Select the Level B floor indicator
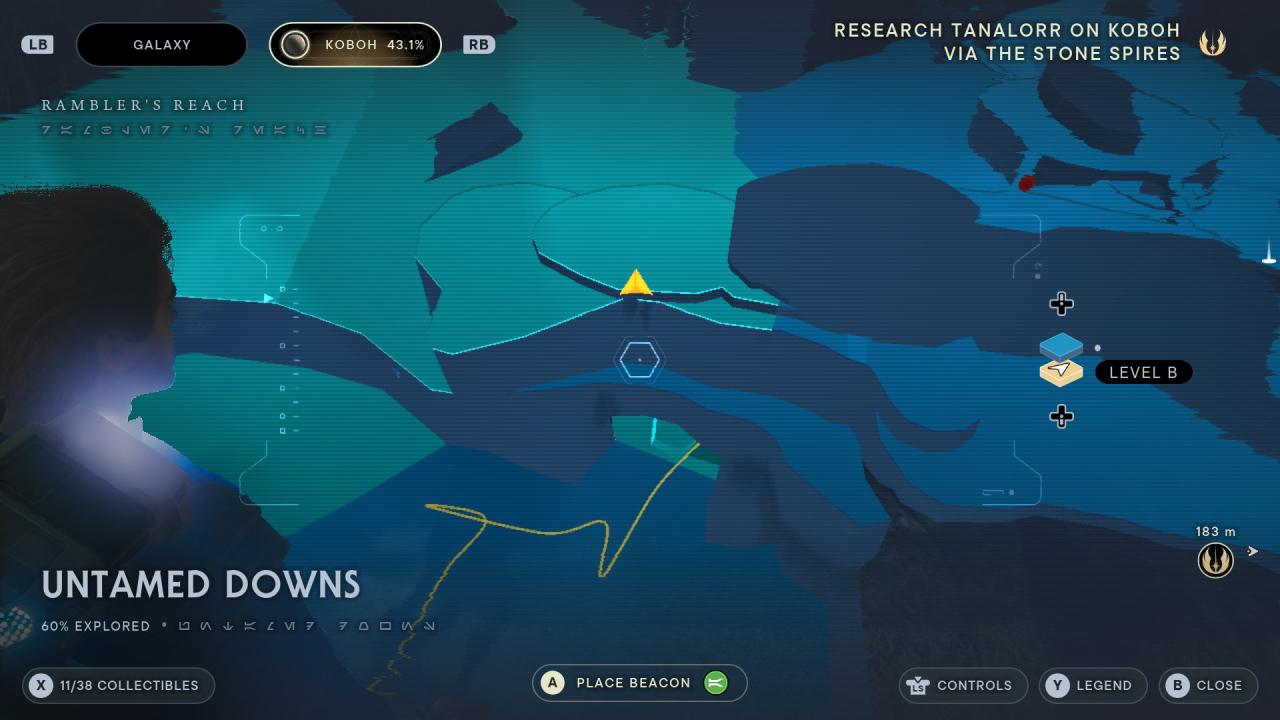1280x720 pixels. [1143, 372]
